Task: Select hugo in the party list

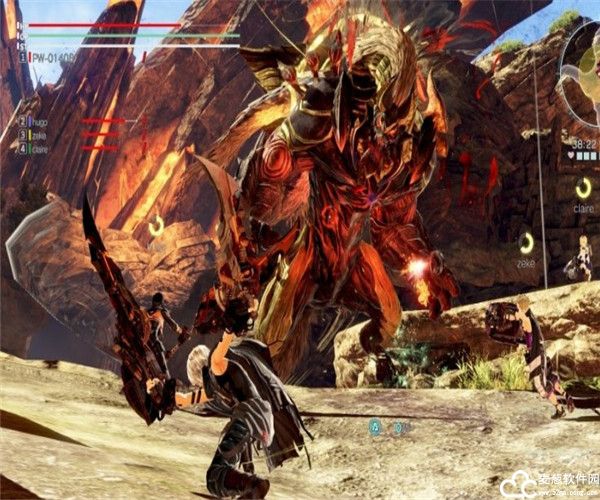Action: click(x=39, y=120)
